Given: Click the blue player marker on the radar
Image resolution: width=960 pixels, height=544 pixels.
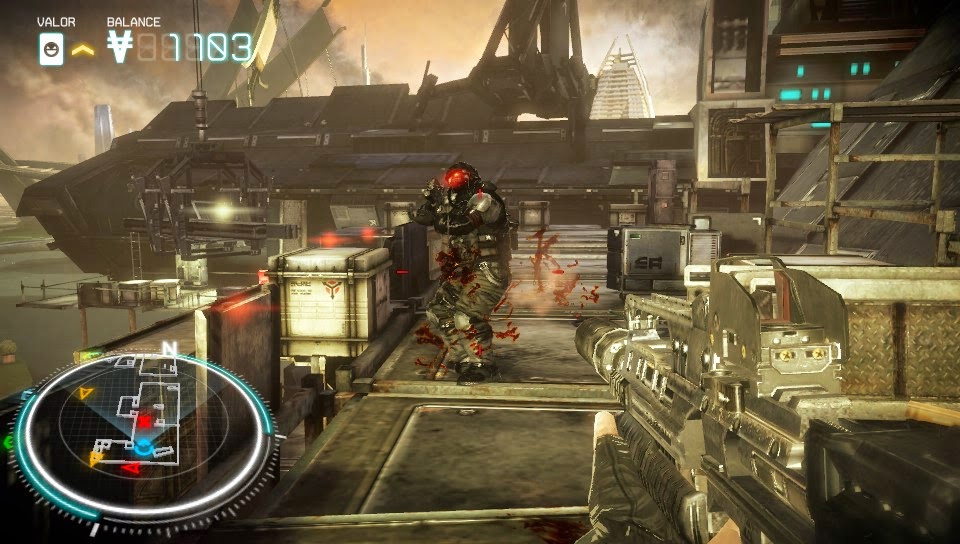Looking at the screenshot, I should point(144,445).
